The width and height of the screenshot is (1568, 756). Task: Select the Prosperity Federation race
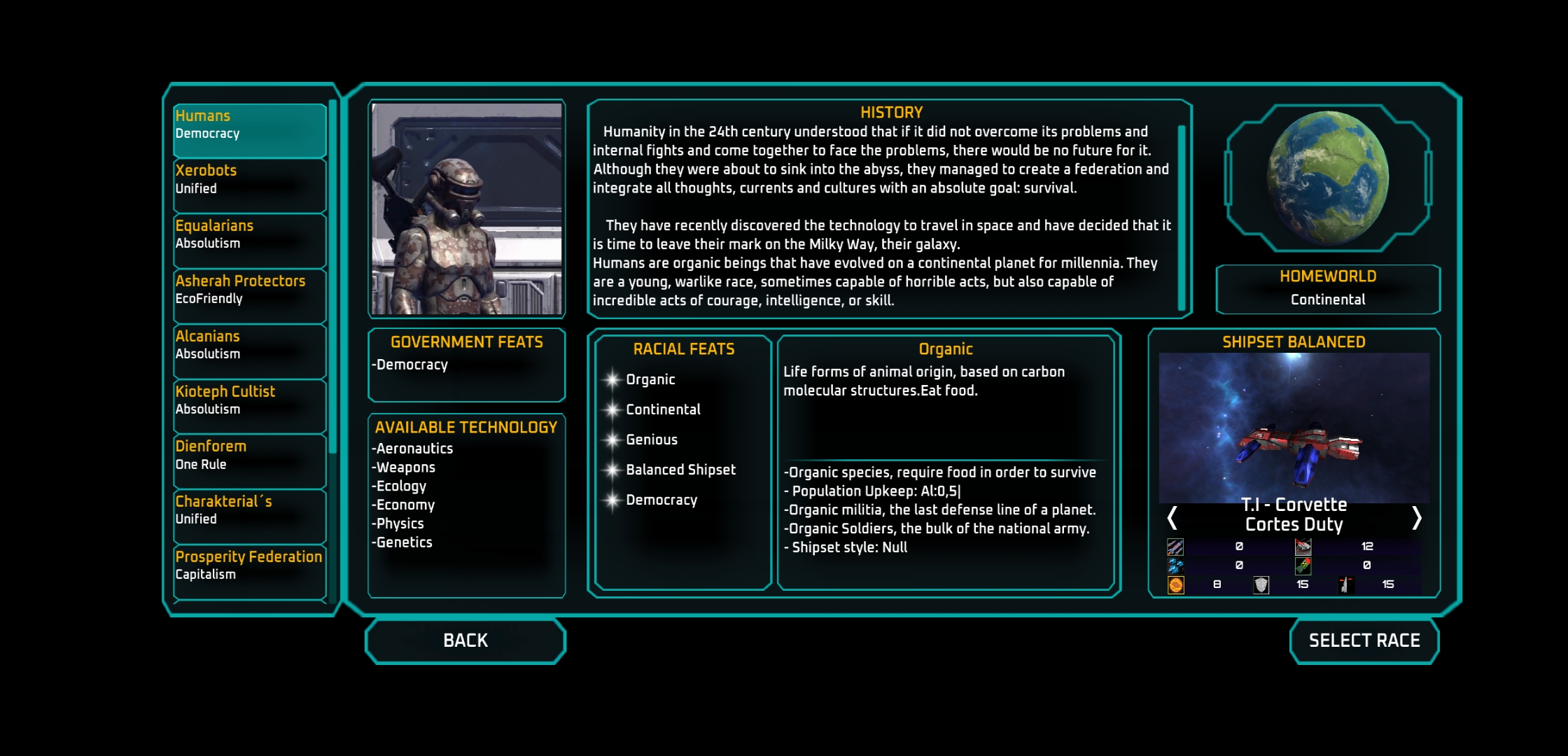[249, 572]
